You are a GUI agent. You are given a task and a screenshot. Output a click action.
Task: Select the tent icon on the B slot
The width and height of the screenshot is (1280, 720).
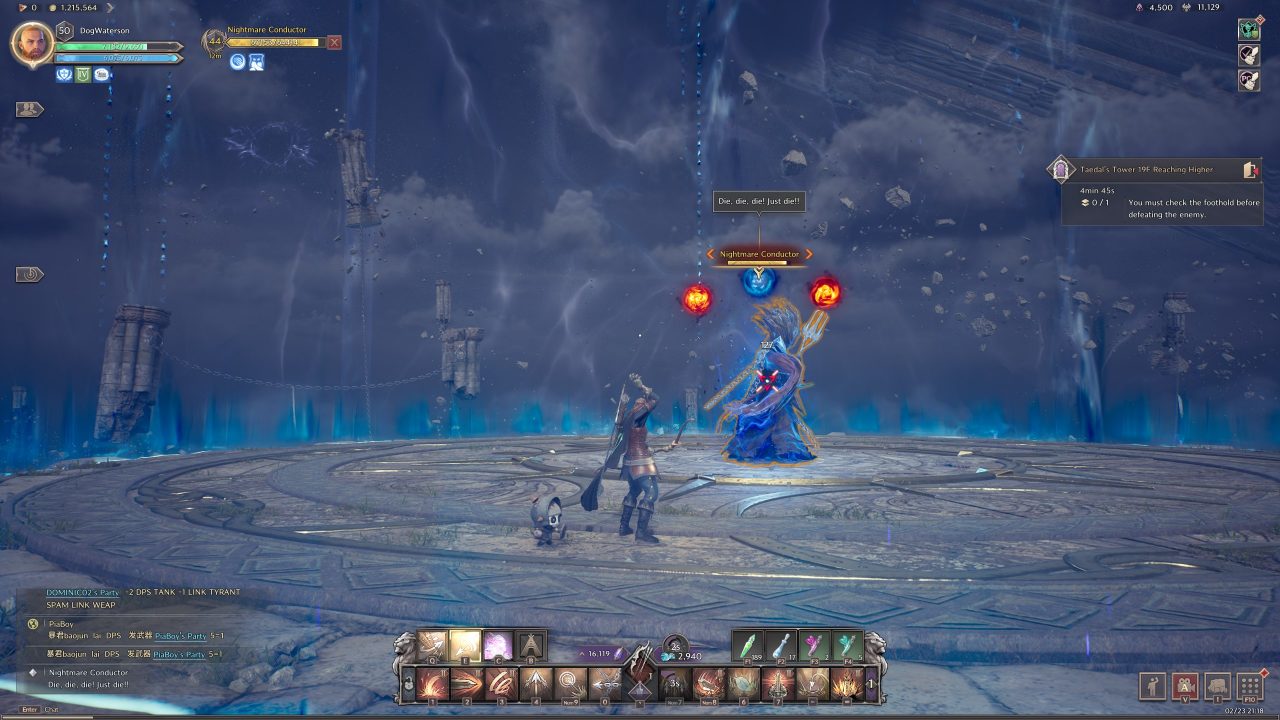(531, 646)
